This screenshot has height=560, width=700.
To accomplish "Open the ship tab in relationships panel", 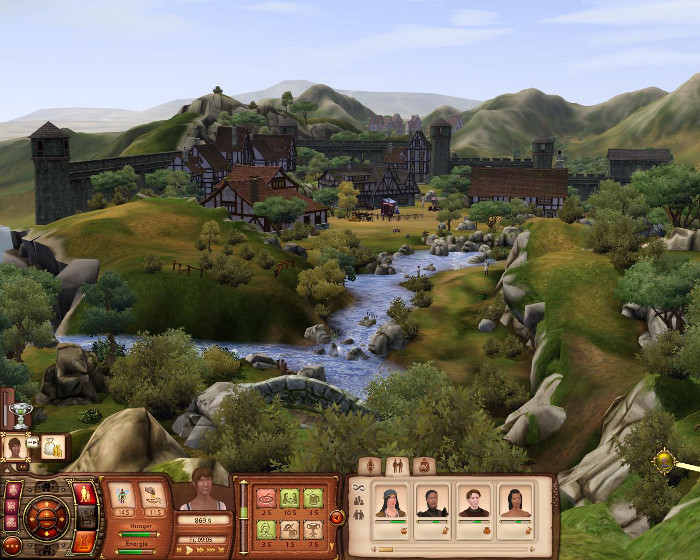I will [423, 466].
